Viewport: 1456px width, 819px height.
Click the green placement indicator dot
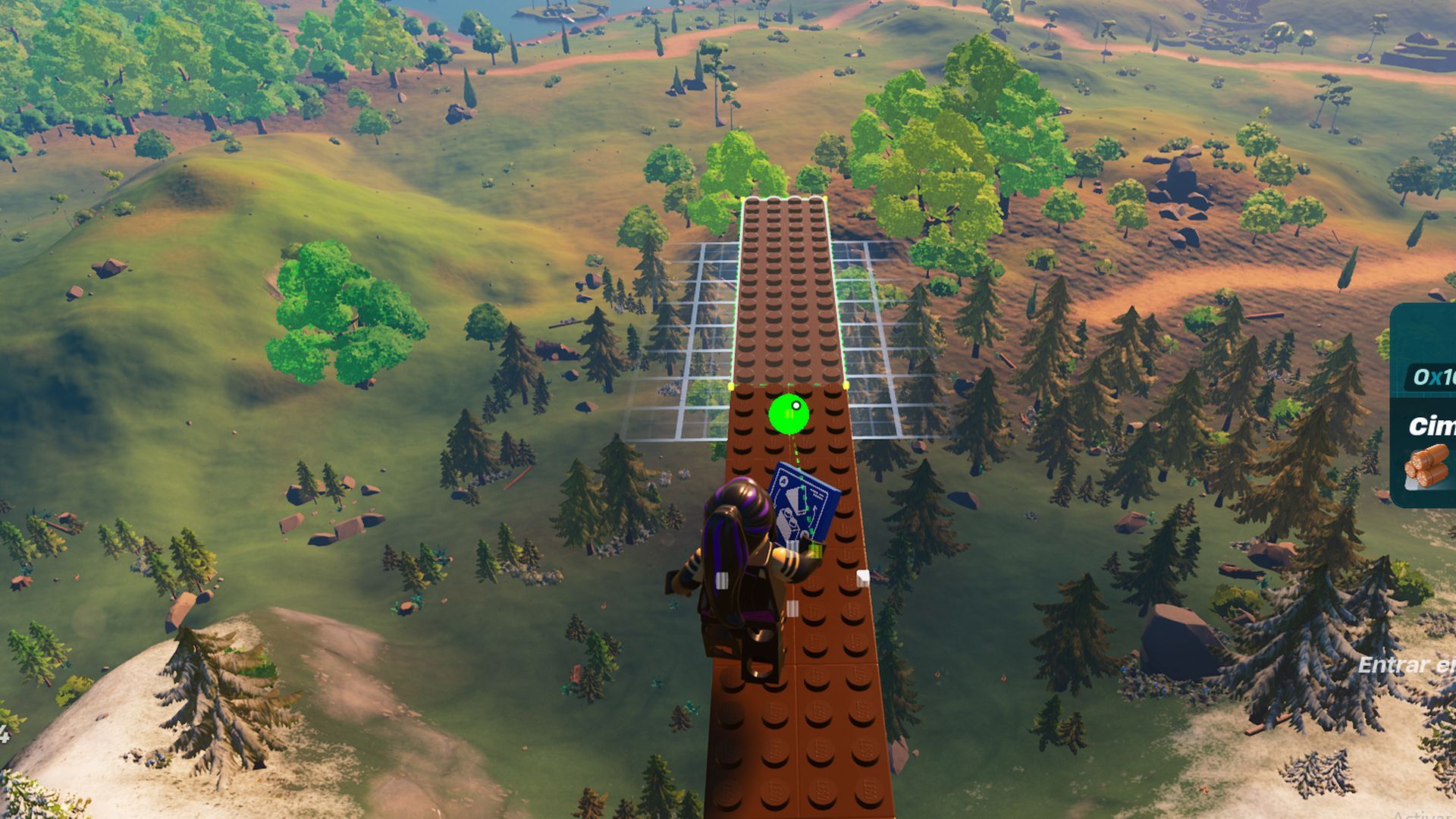pos(789,413)
